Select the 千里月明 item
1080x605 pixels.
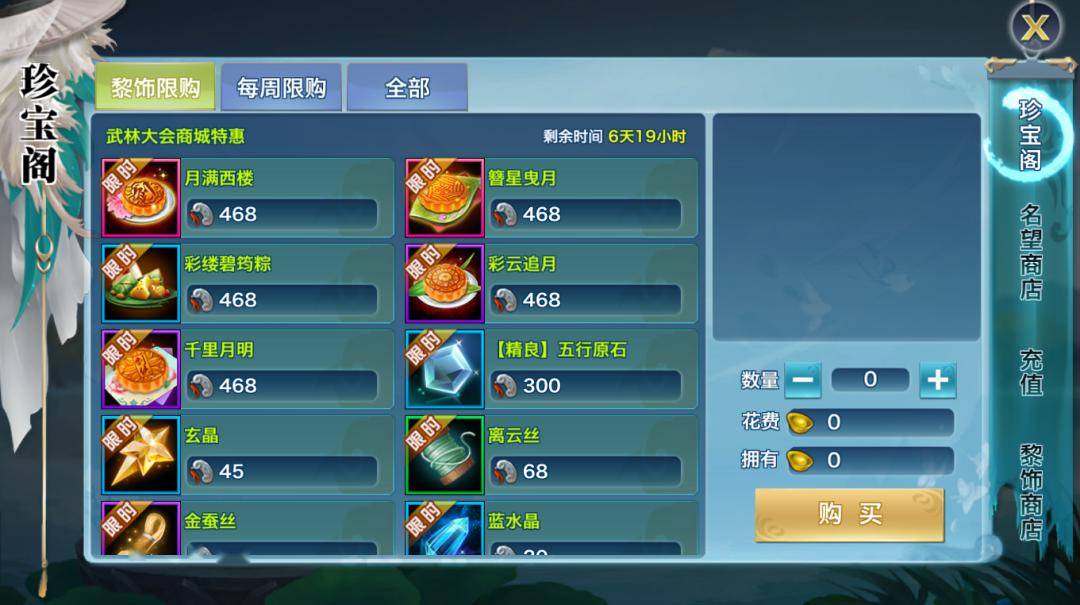pos(248,370)
